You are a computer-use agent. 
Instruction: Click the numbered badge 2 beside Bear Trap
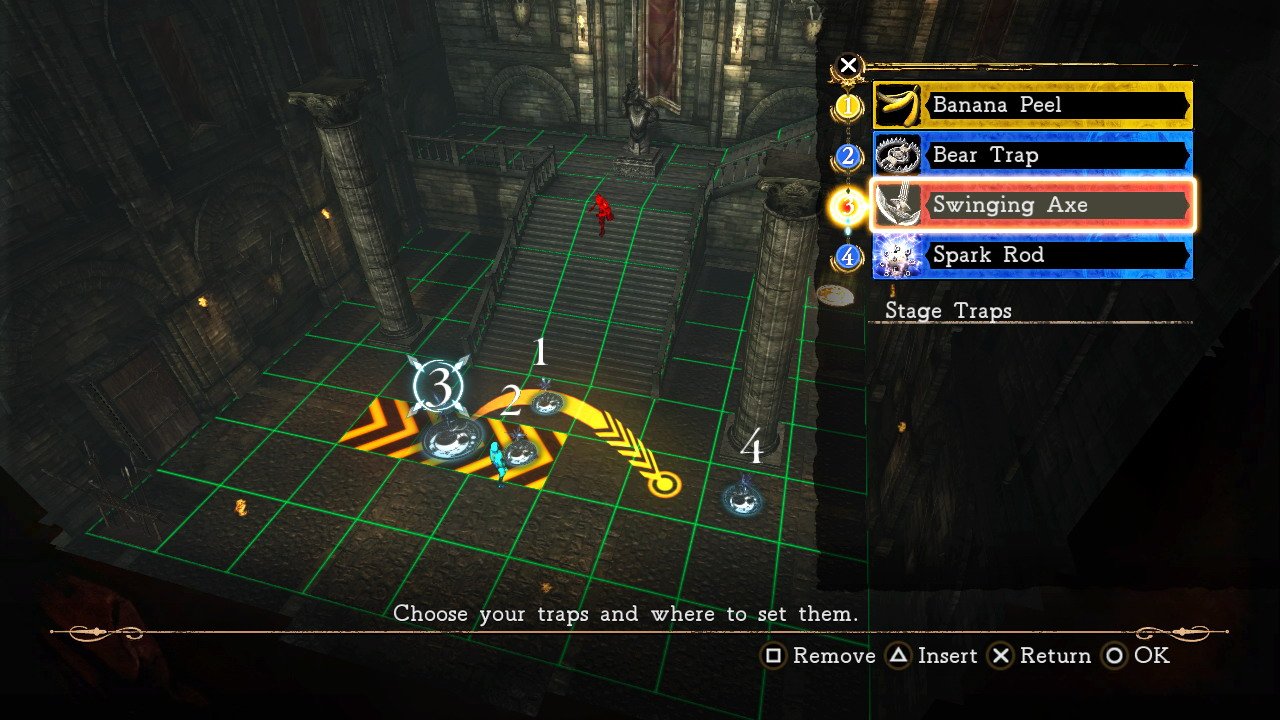847,156
